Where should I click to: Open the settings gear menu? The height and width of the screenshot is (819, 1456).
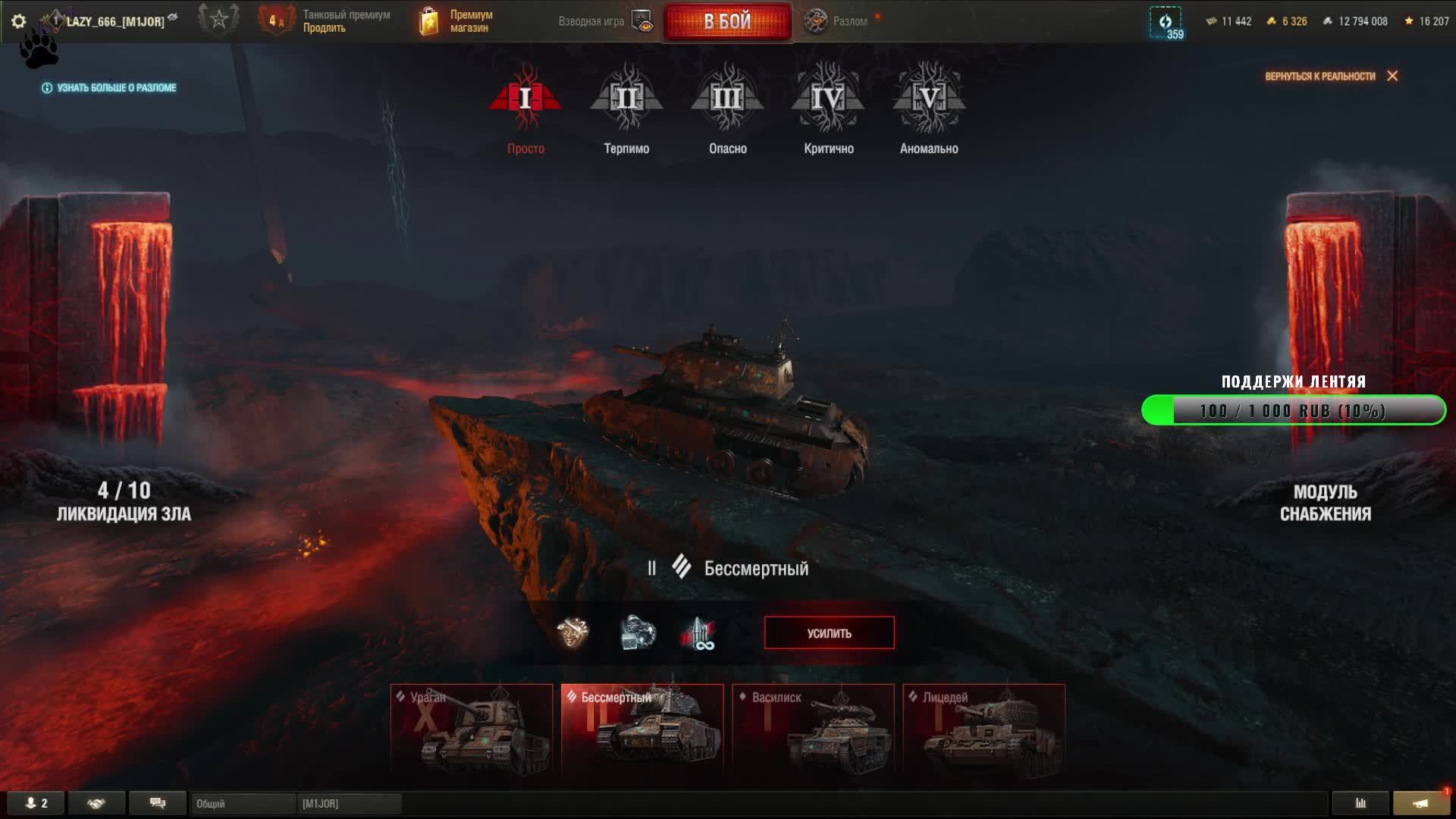click(x=19, y=21)
